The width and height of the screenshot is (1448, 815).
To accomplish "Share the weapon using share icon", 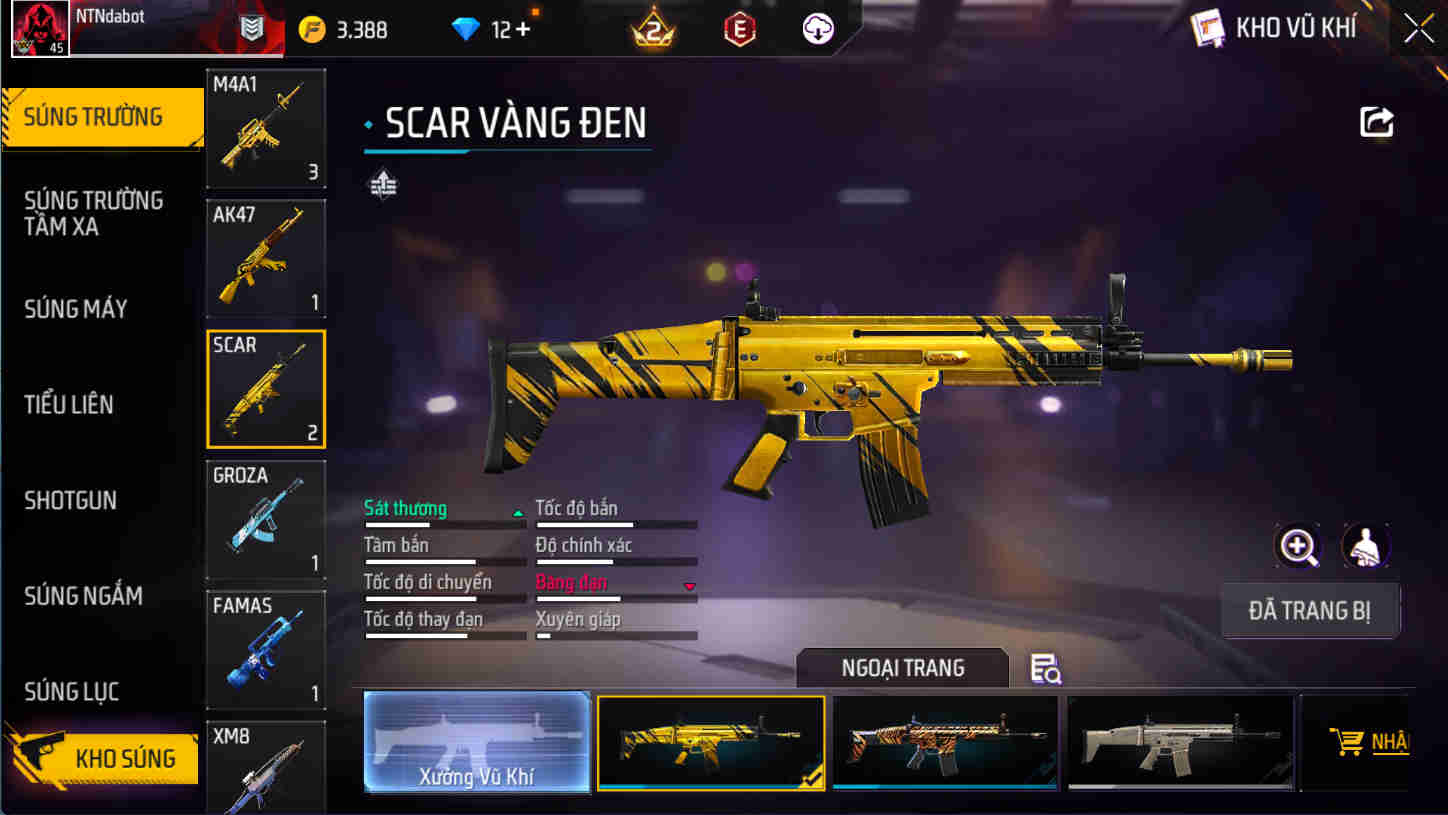I will (1377, 122).
